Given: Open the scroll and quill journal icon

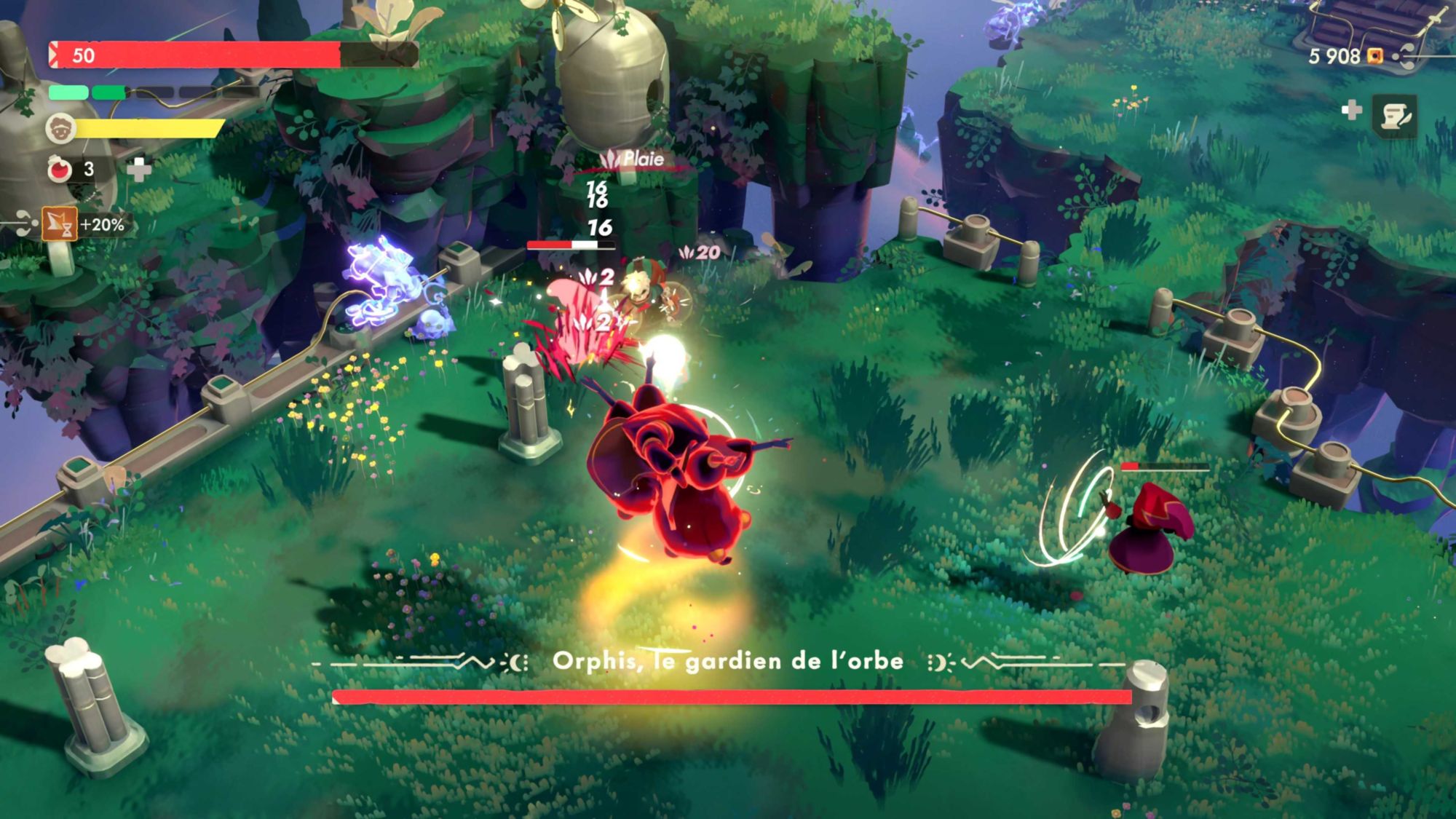Looking at the screenshot, I should (1395, 115).
